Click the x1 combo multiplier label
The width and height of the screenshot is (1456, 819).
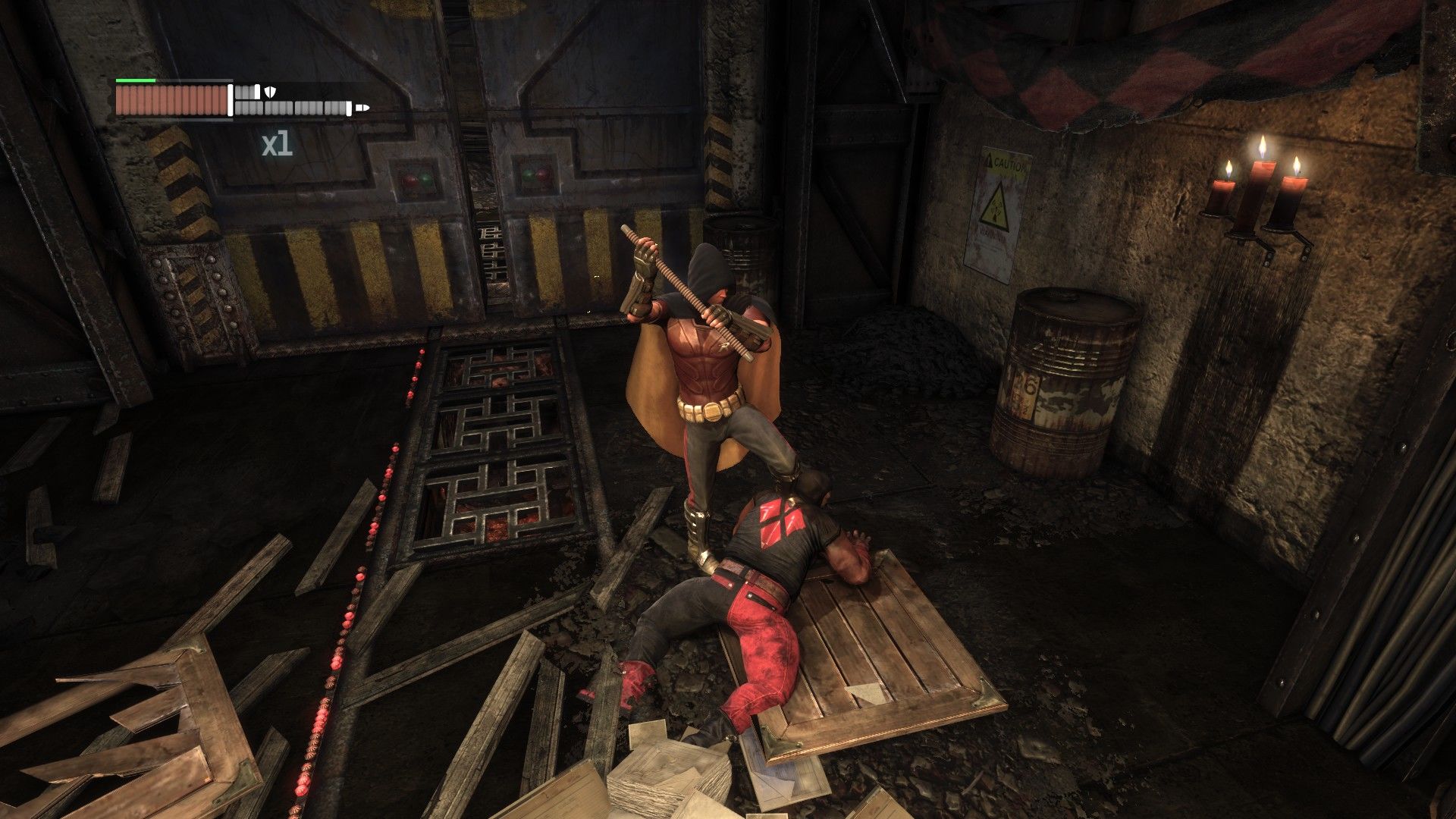point(276,145)
